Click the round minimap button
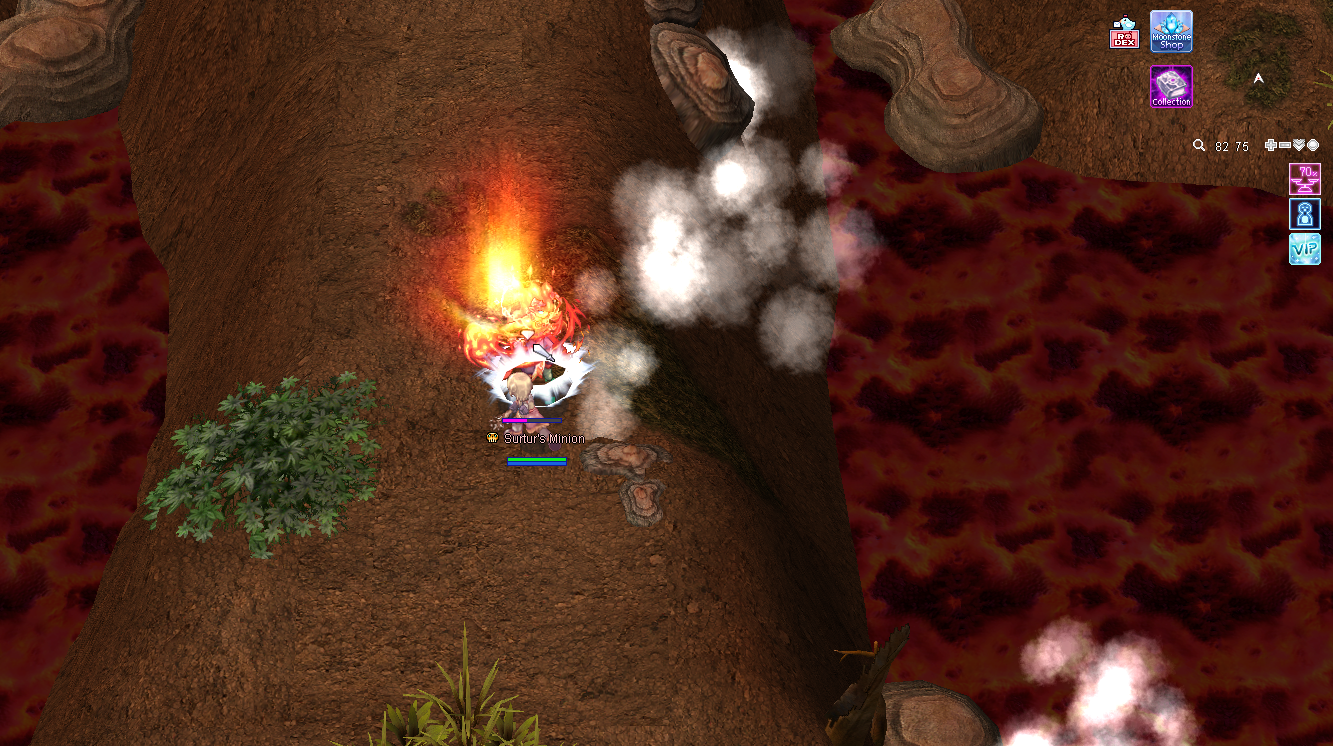Viewport: 1333px width, 746px height. (1312, 146)
